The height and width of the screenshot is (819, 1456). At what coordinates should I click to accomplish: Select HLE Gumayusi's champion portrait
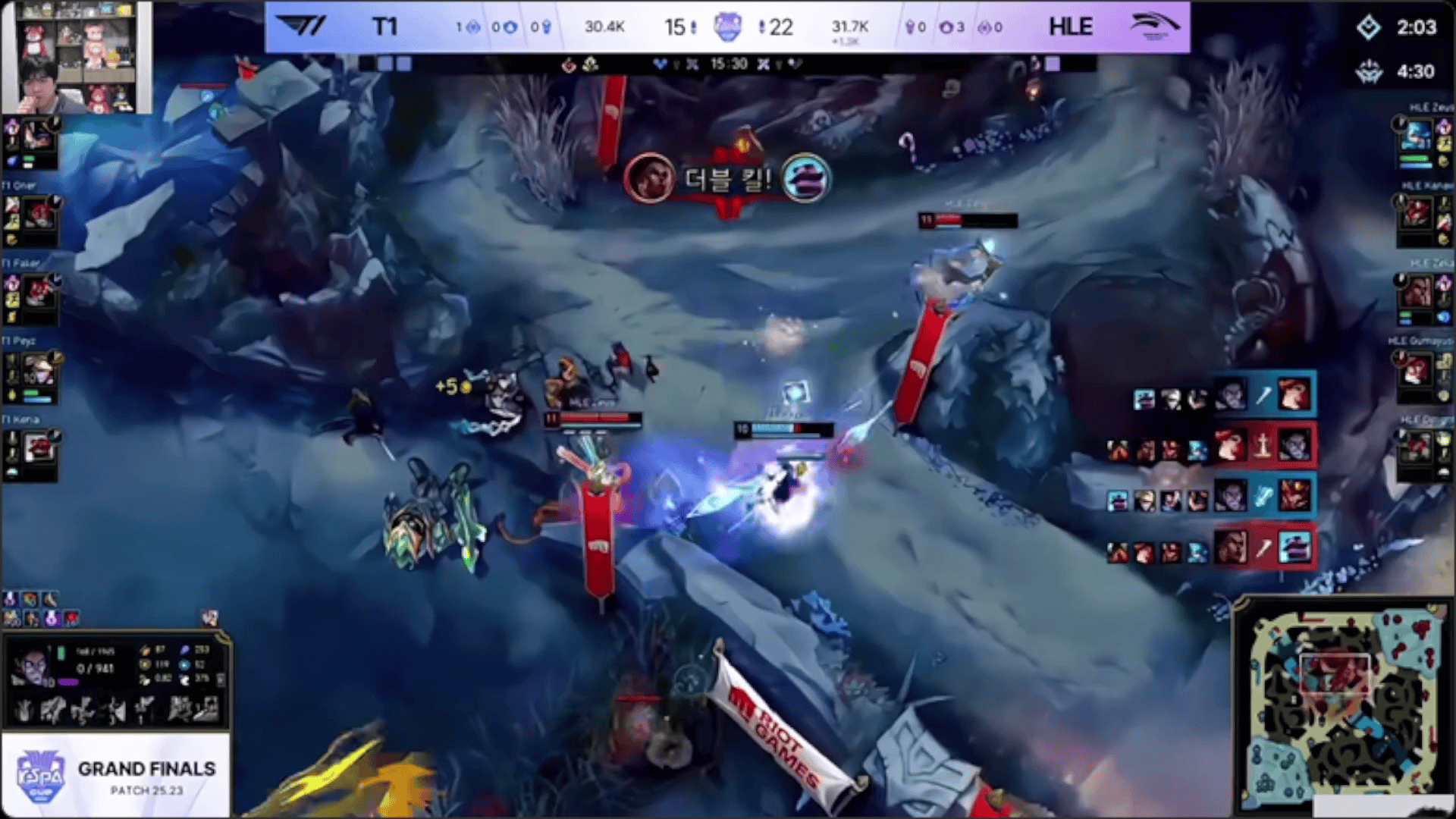coord(1416,370)
